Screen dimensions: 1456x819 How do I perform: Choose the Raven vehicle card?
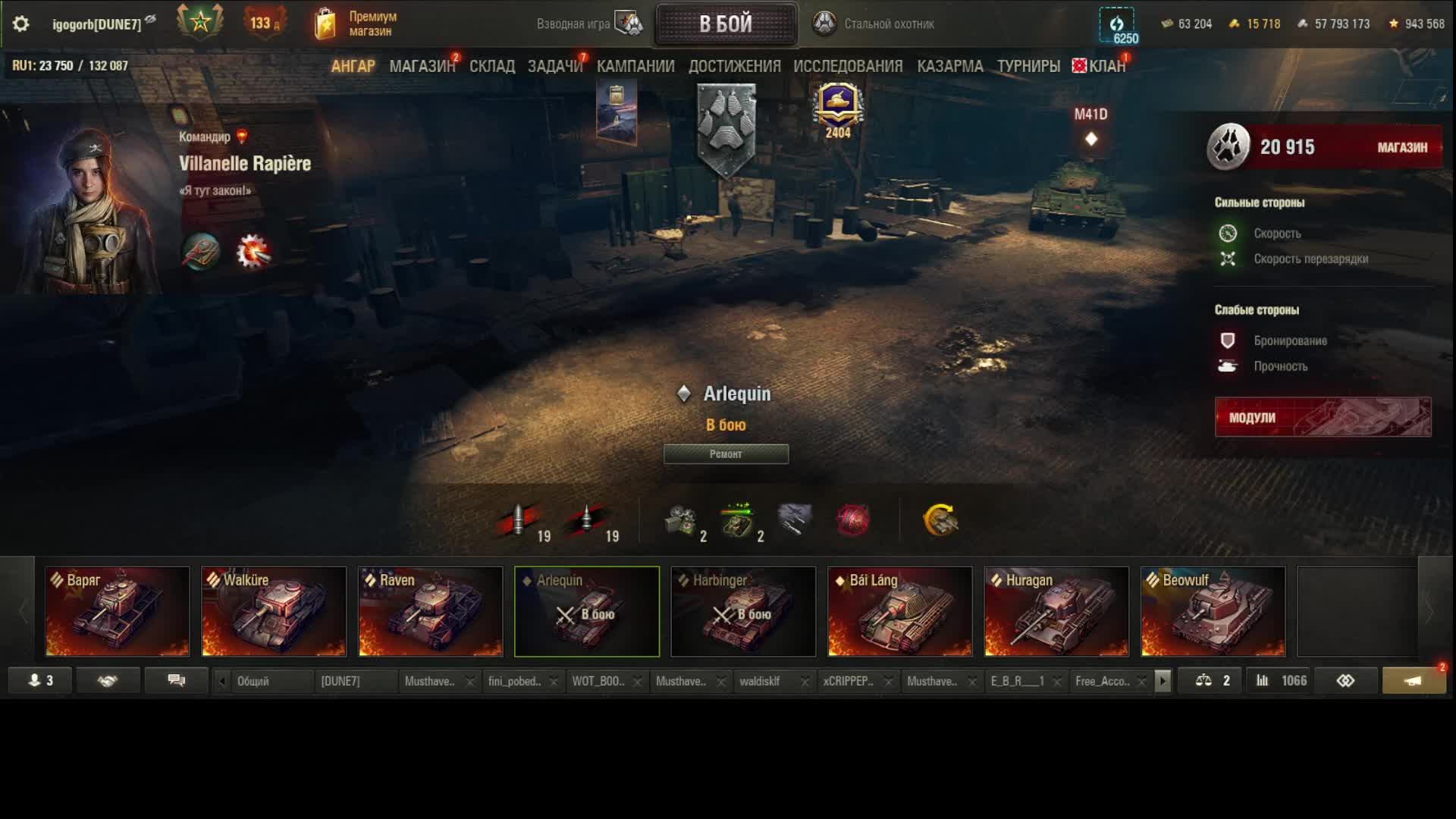coord(431,611)
